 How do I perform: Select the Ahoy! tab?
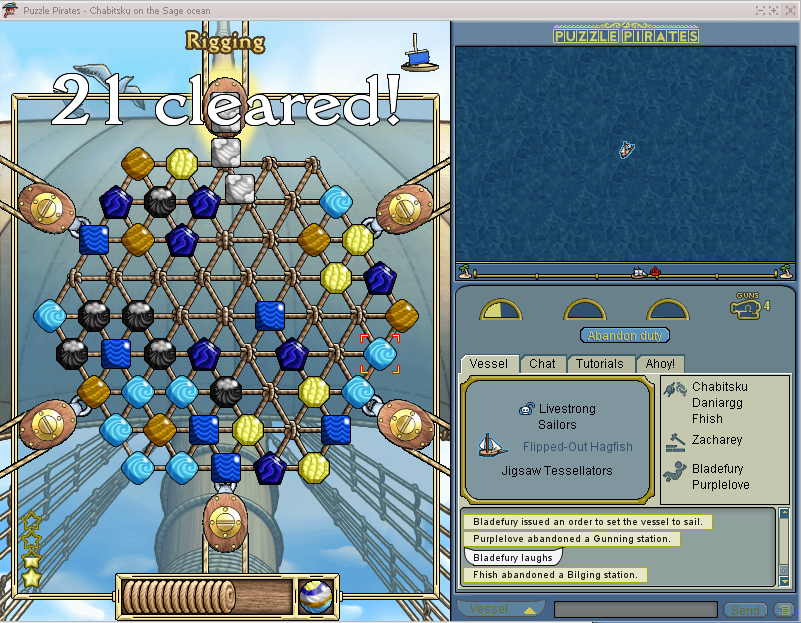coord(659,364)
